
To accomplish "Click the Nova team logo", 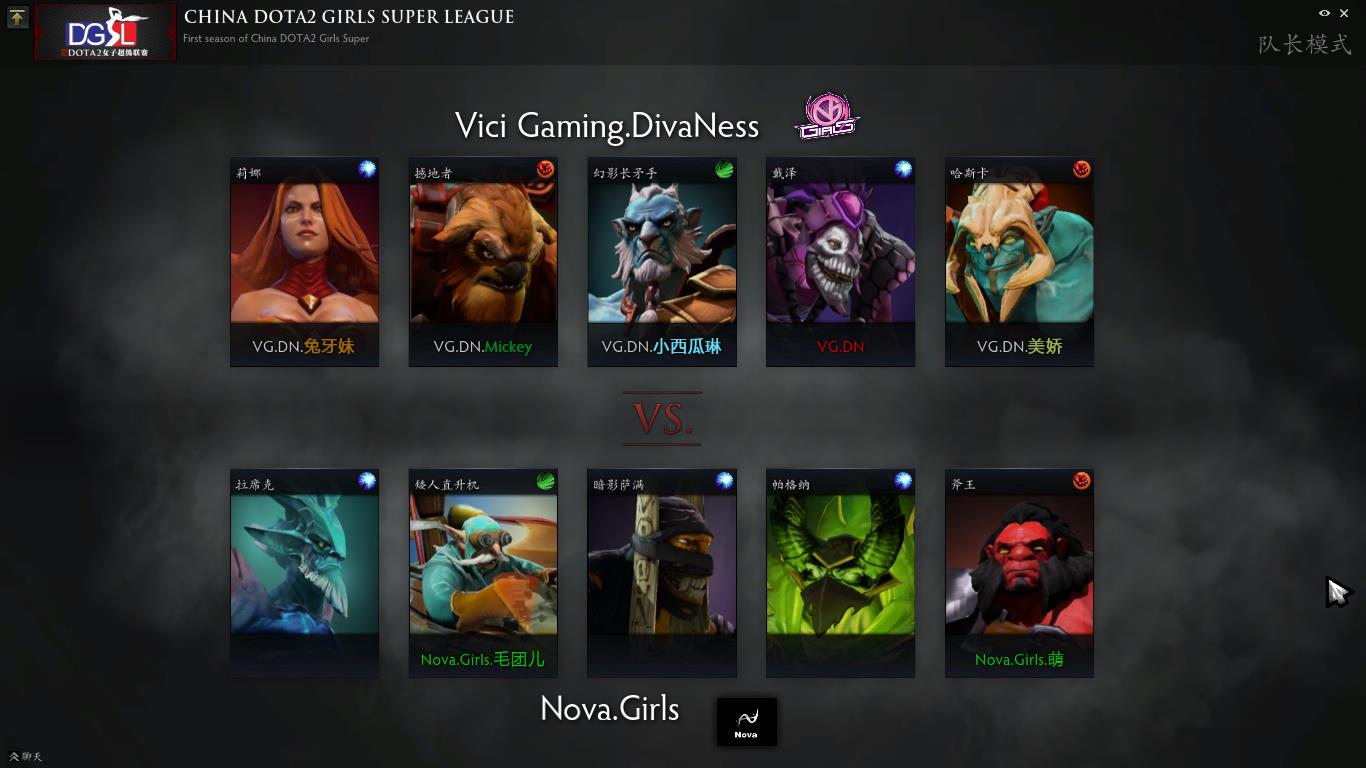I will click(746, 721).
